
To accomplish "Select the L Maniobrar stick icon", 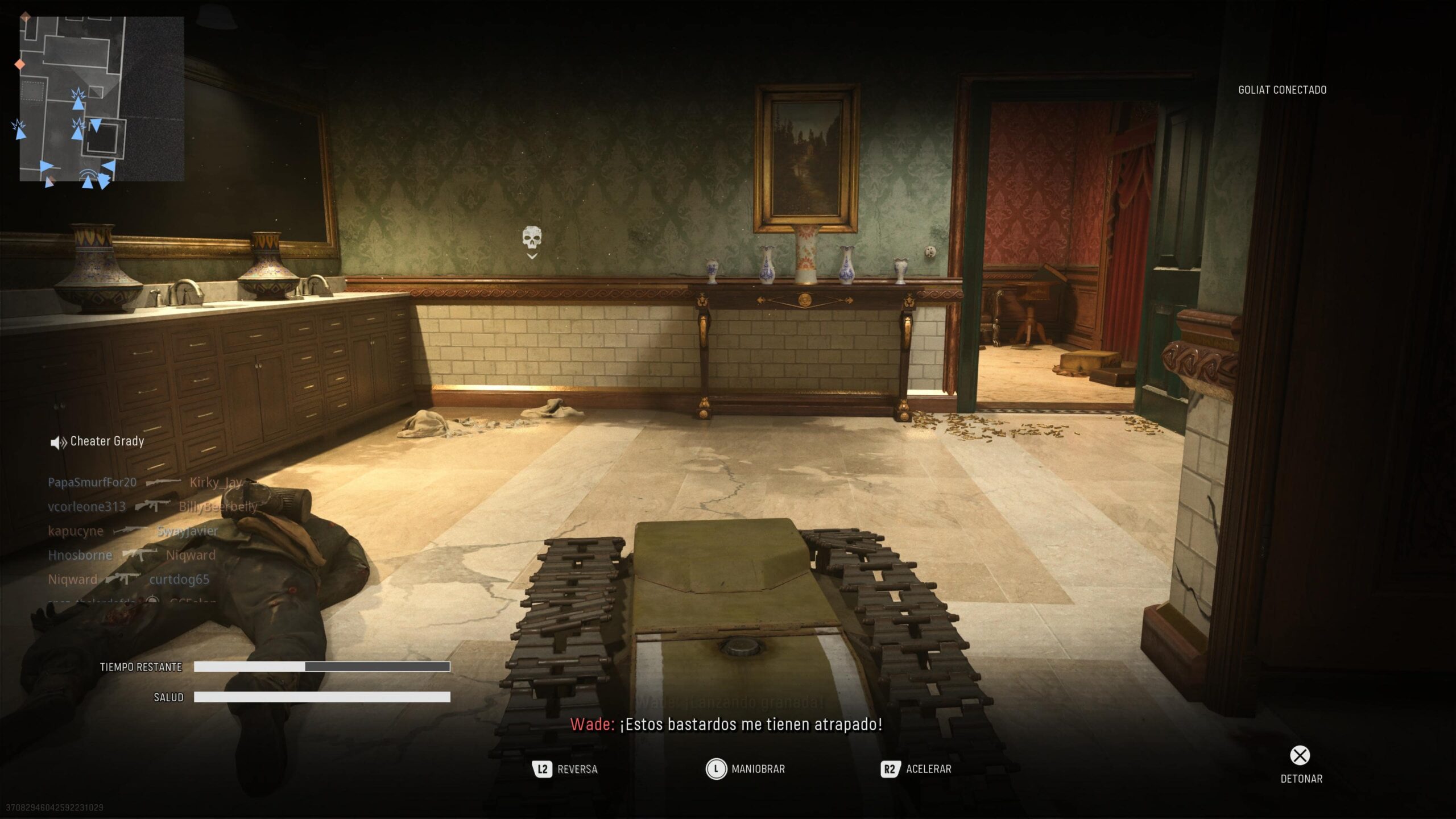I will (715, 769).
